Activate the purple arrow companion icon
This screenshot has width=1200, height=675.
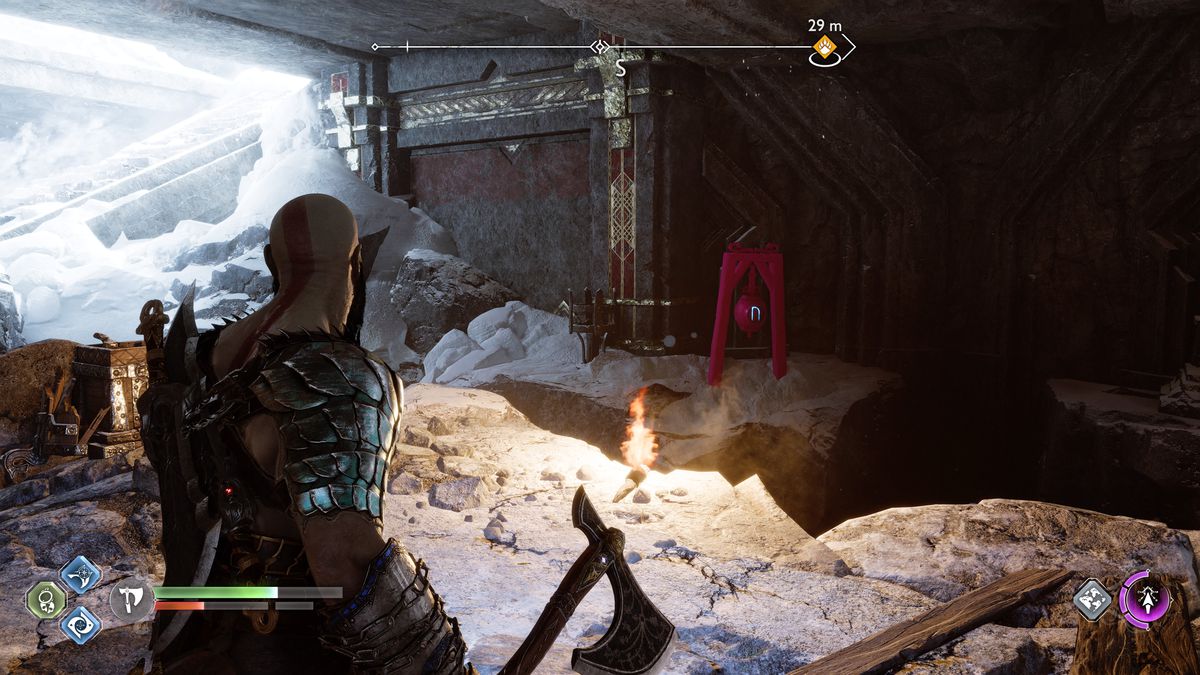click(1145, 599)
